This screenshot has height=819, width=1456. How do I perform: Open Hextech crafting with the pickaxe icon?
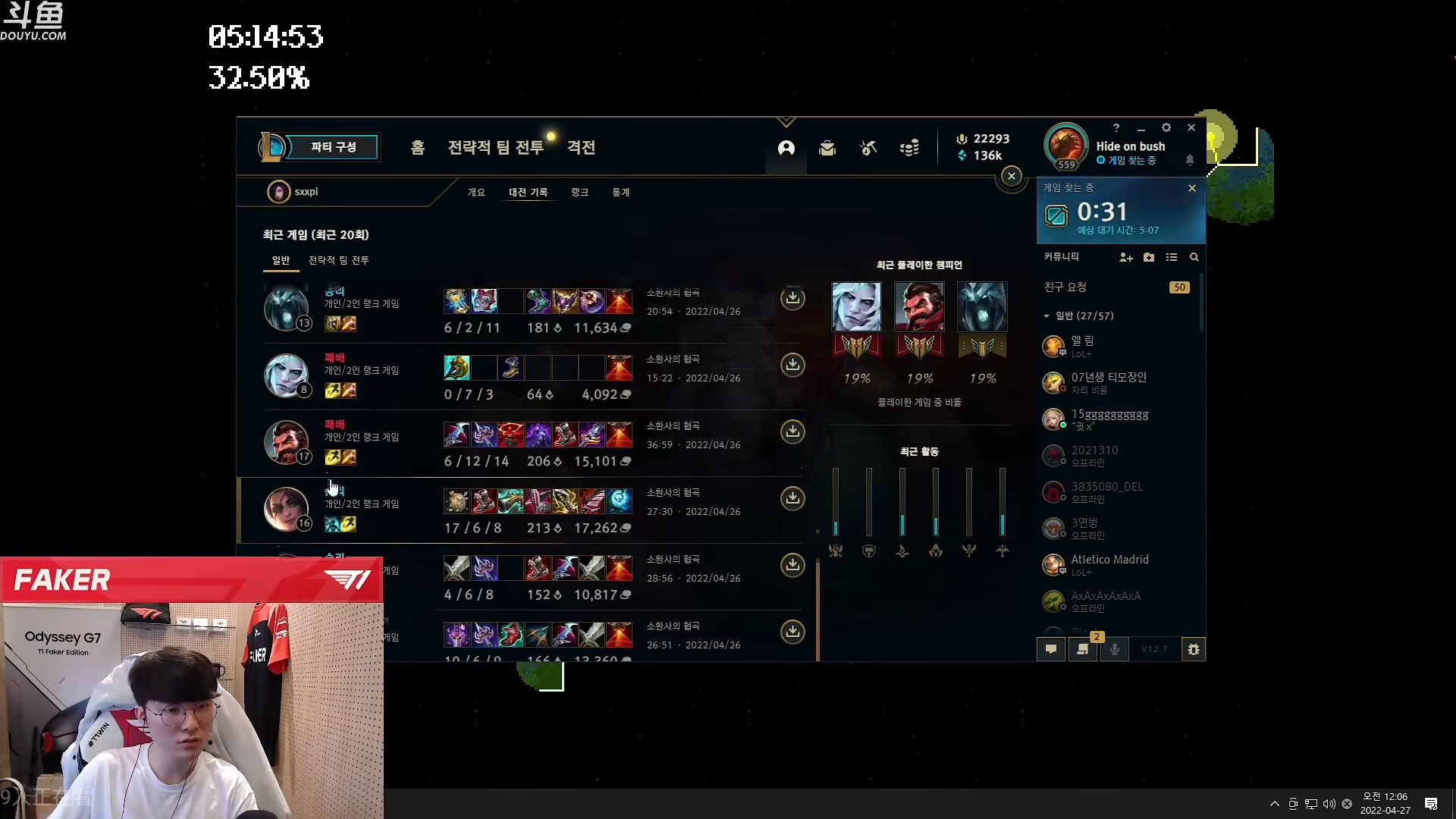868,148
